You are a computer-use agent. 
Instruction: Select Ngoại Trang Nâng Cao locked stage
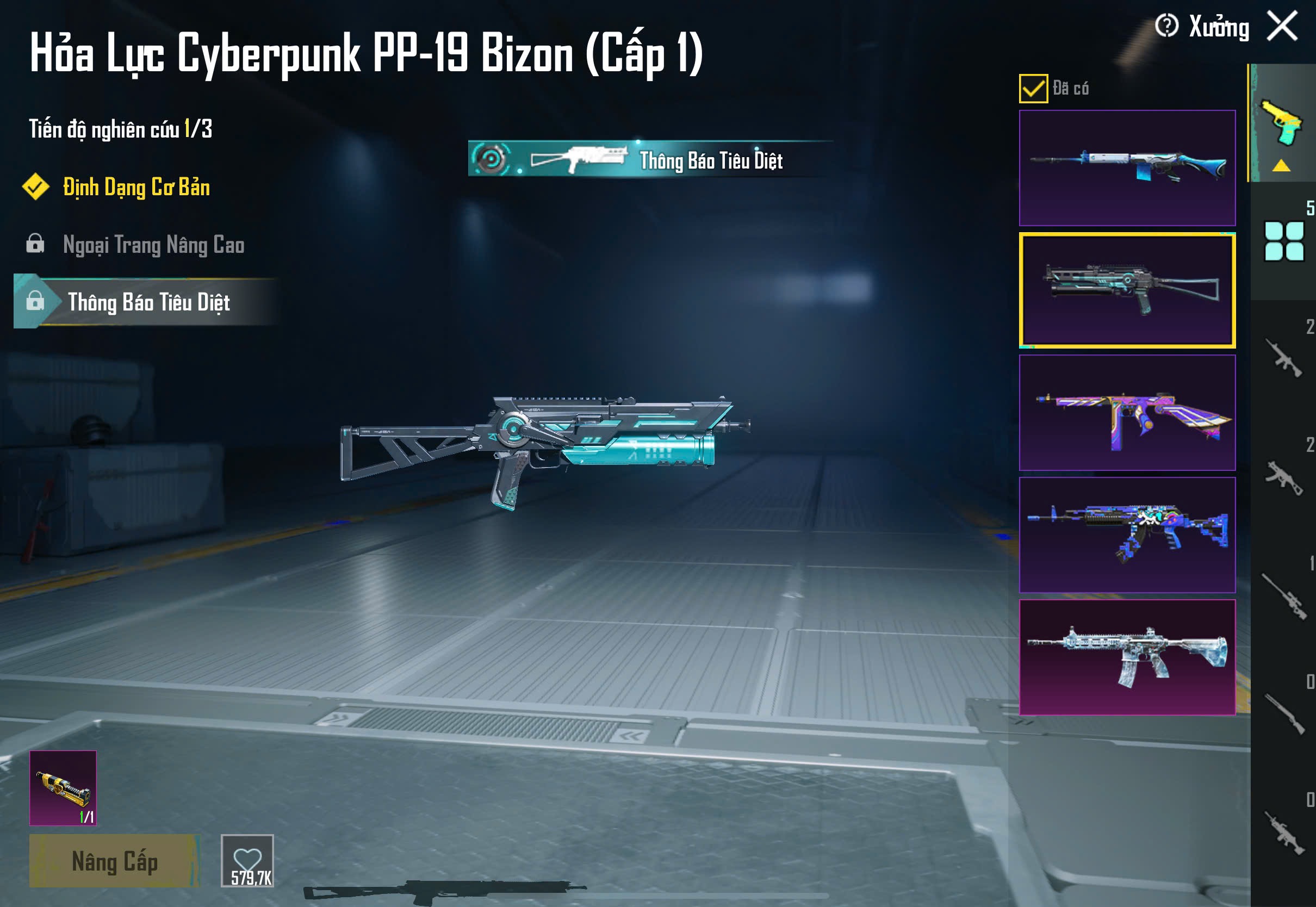pyautogui.click(x=153, y=245)
